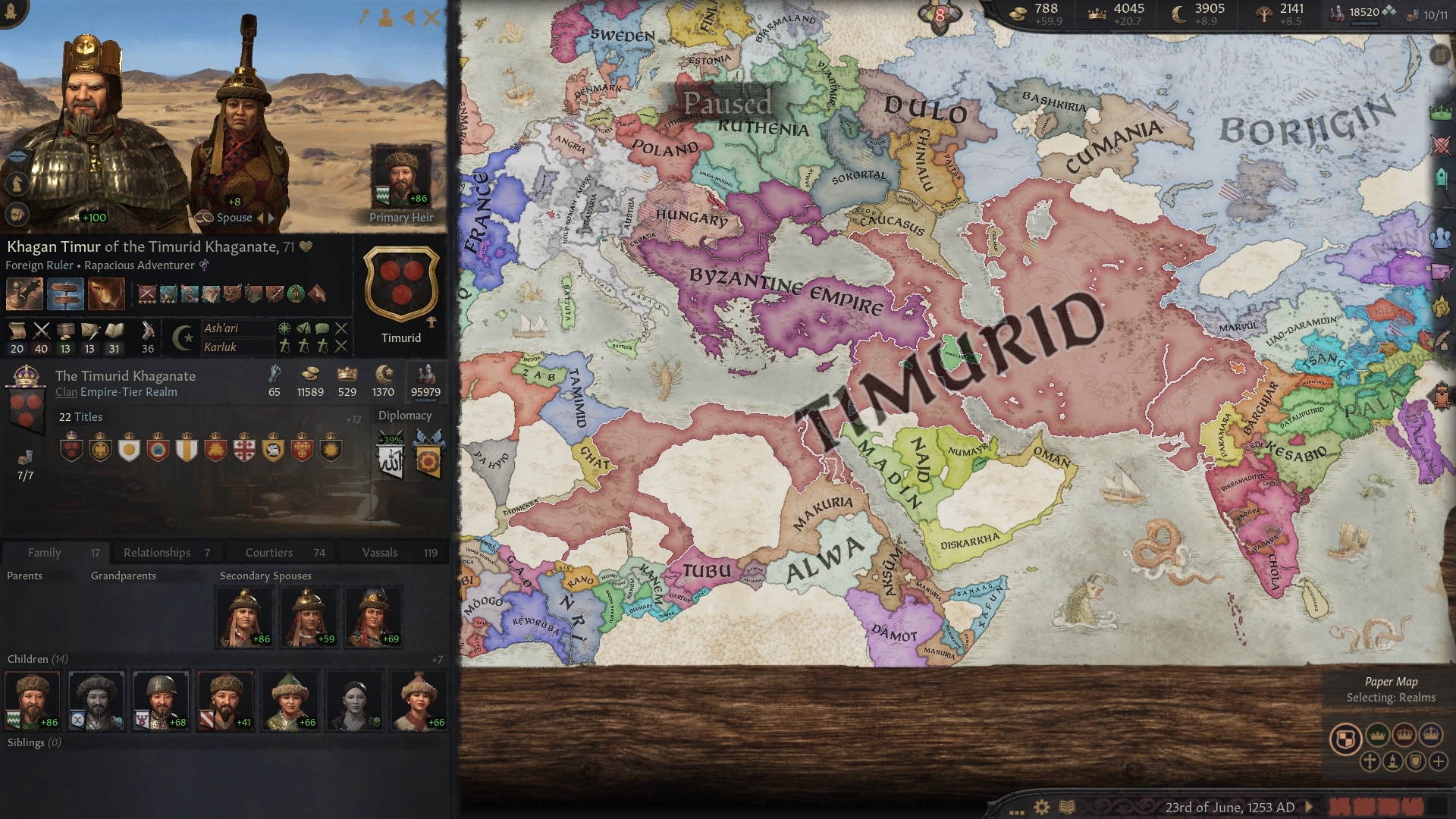Open the encyclopedia book icon near the date
The image size is (1456, 819).
(1067, 806)
